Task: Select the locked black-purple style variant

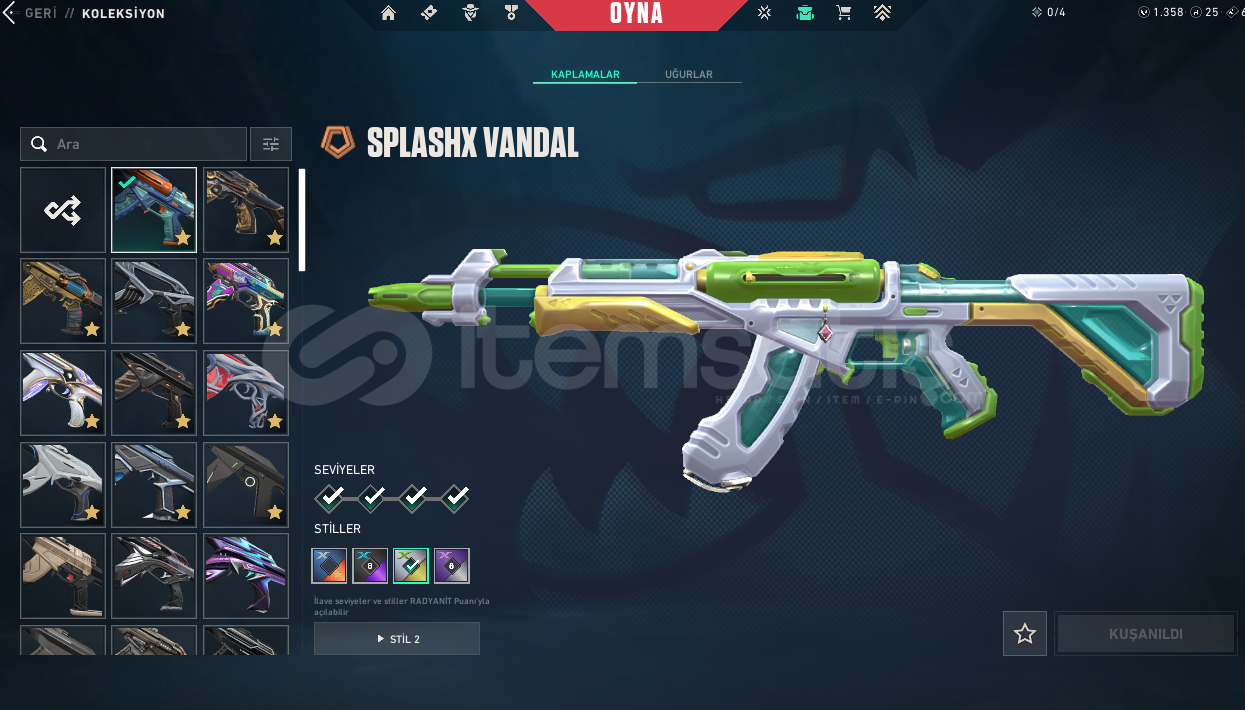Action: pyautogui.click(x=370, y=566)
